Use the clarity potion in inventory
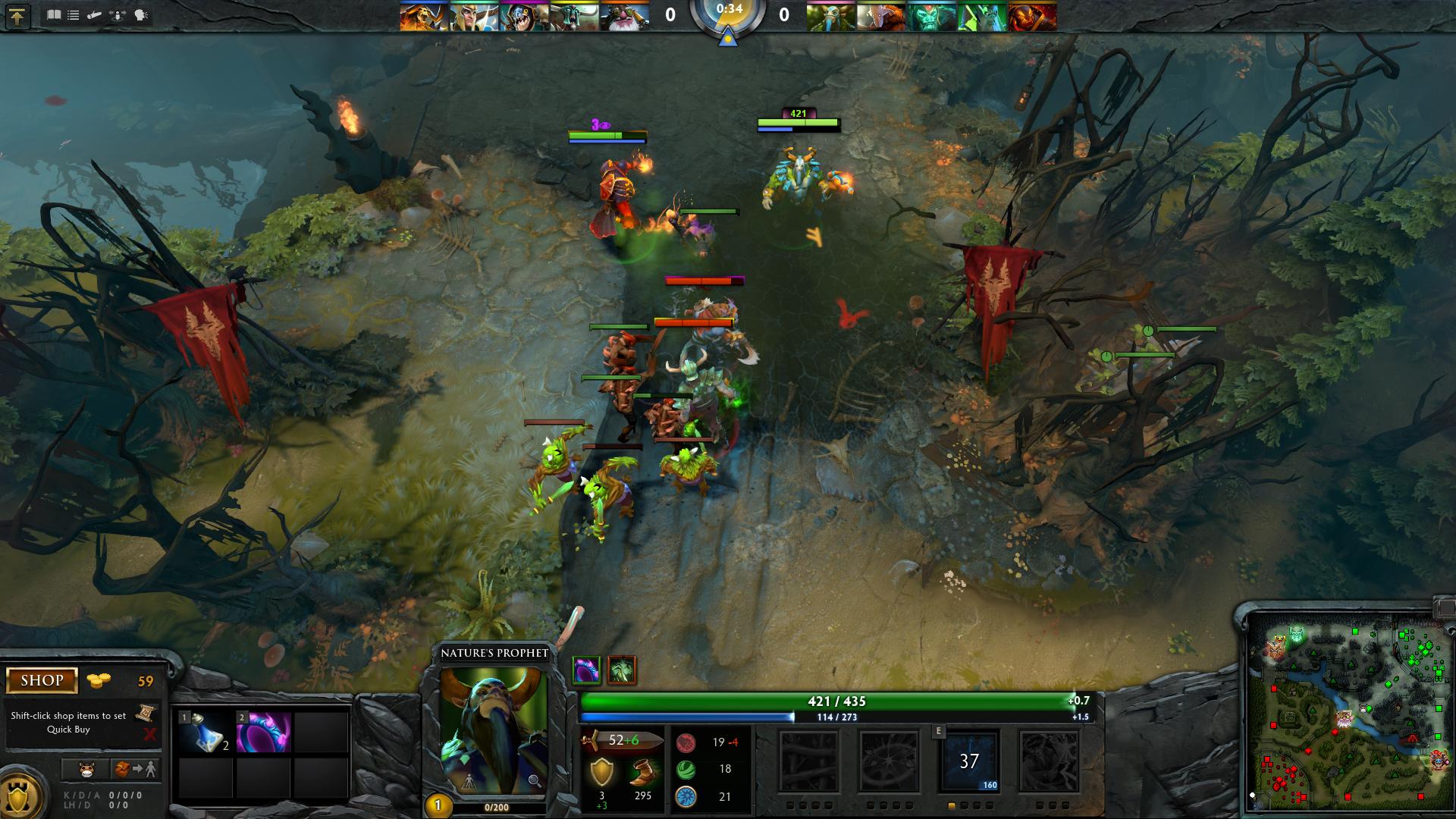This screenshot has height=819, width=1456. 204,733
